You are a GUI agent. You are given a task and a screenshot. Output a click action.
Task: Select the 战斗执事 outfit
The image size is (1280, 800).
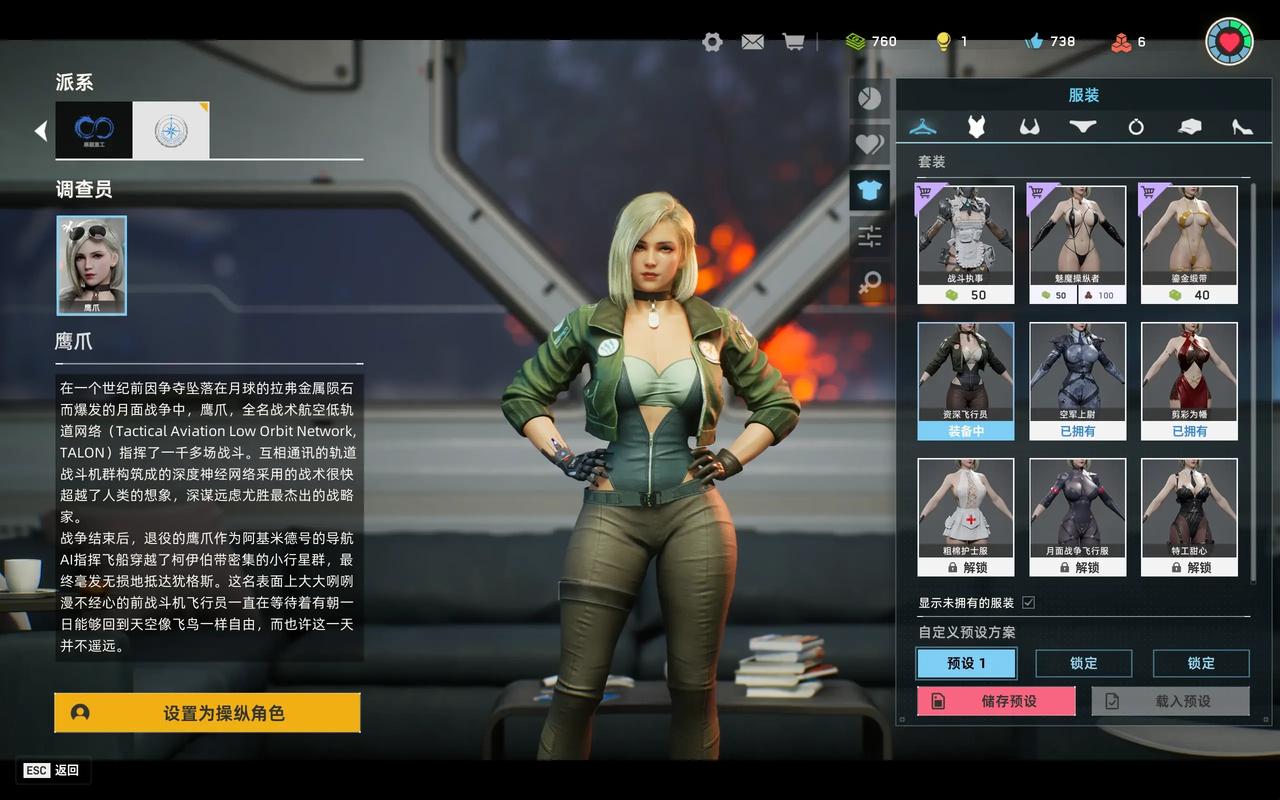click(x=966, y=244)
